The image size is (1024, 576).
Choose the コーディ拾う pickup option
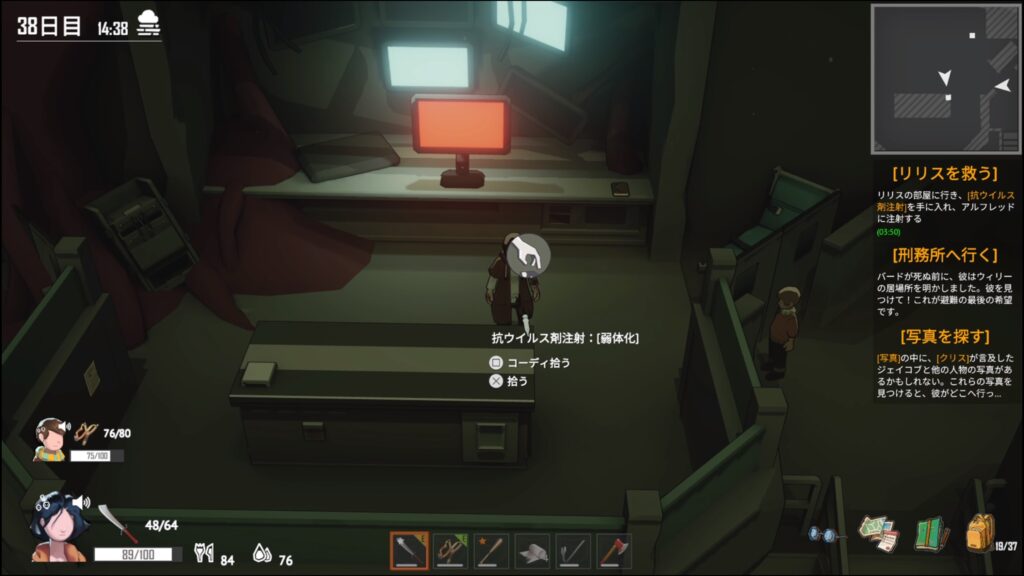(530, 362)
